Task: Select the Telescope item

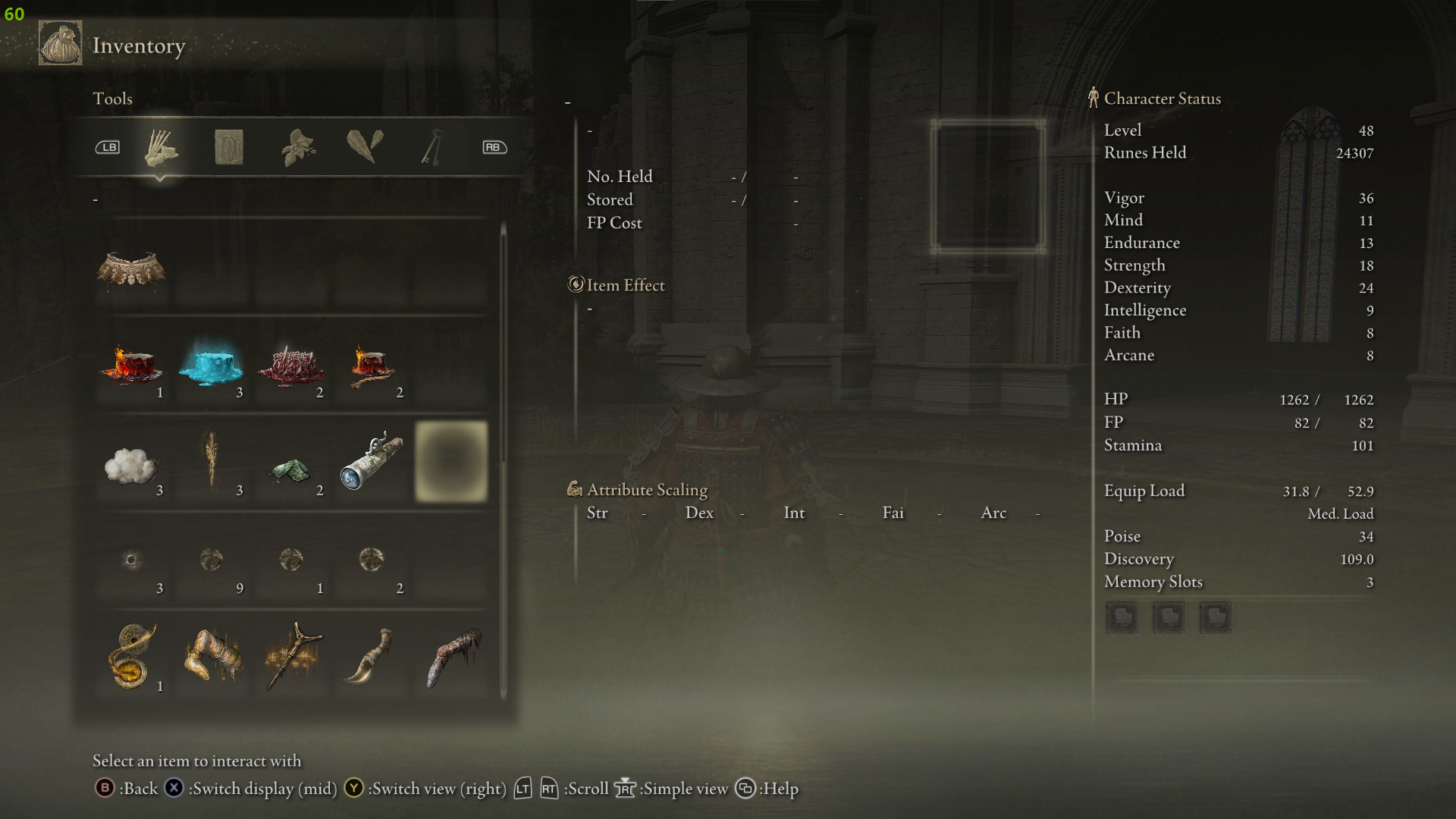Action: (x=372, y=461)
